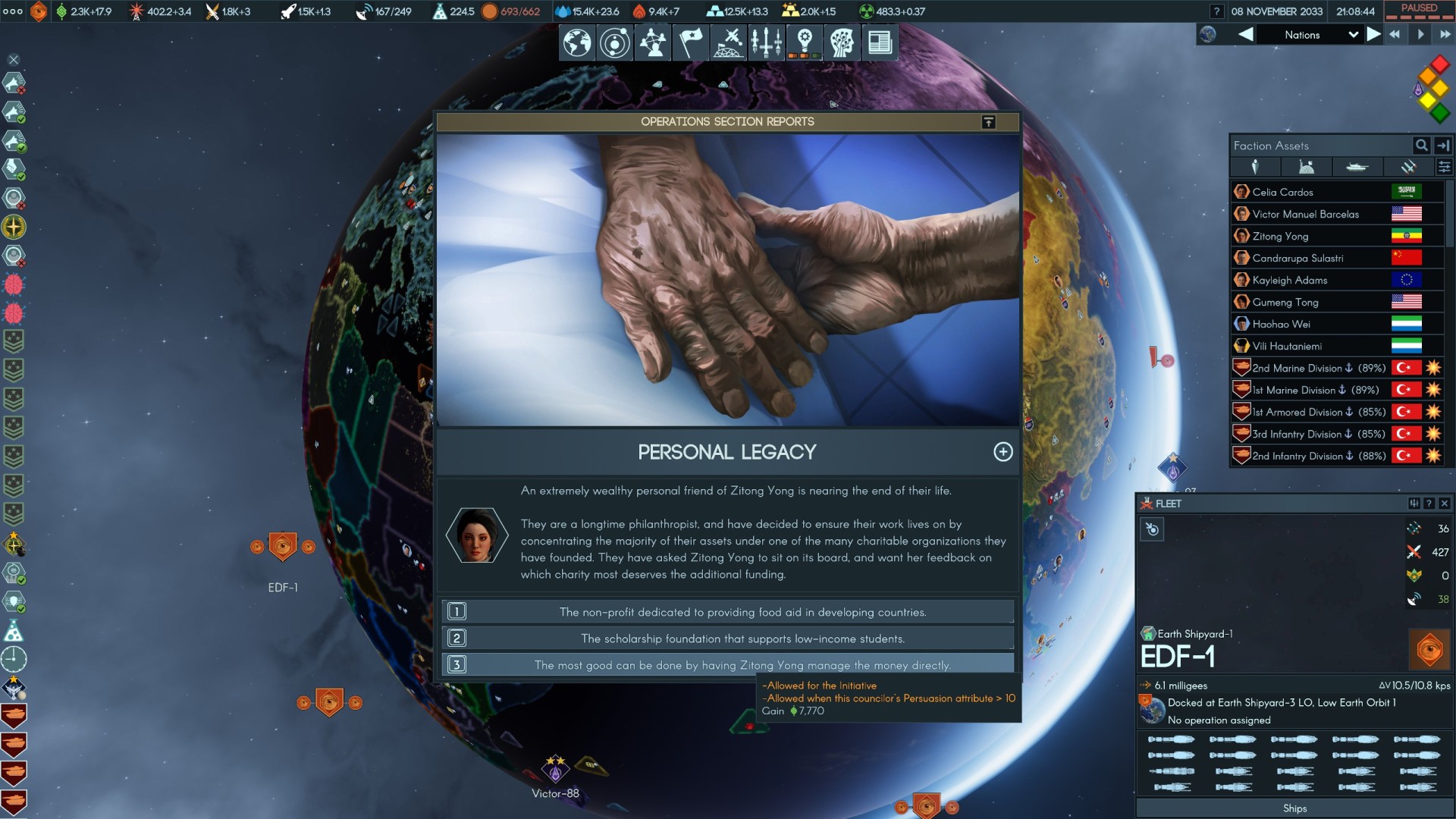Open the solar system orbit view
Viewport: 1456px width, 819px height.
click(614, 42)
